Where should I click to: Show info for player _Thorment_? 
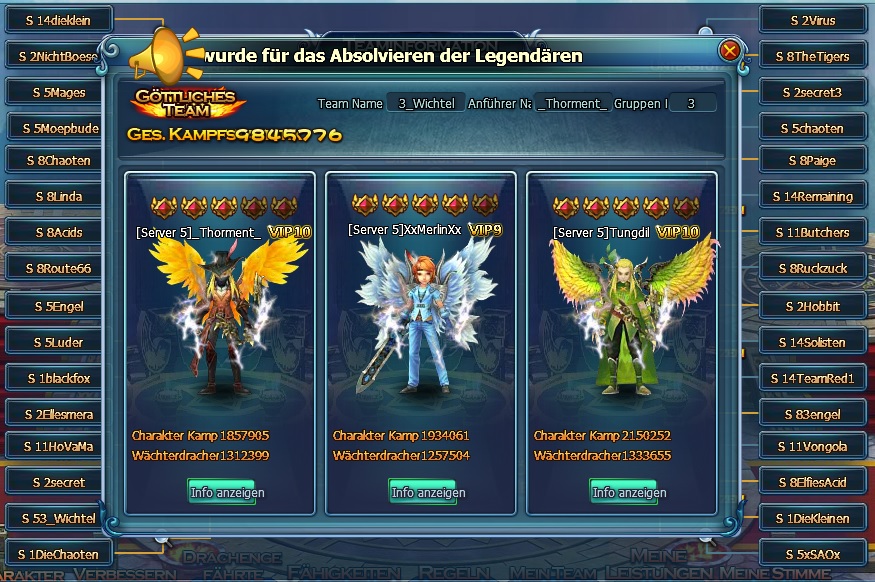tap(221, 492)
